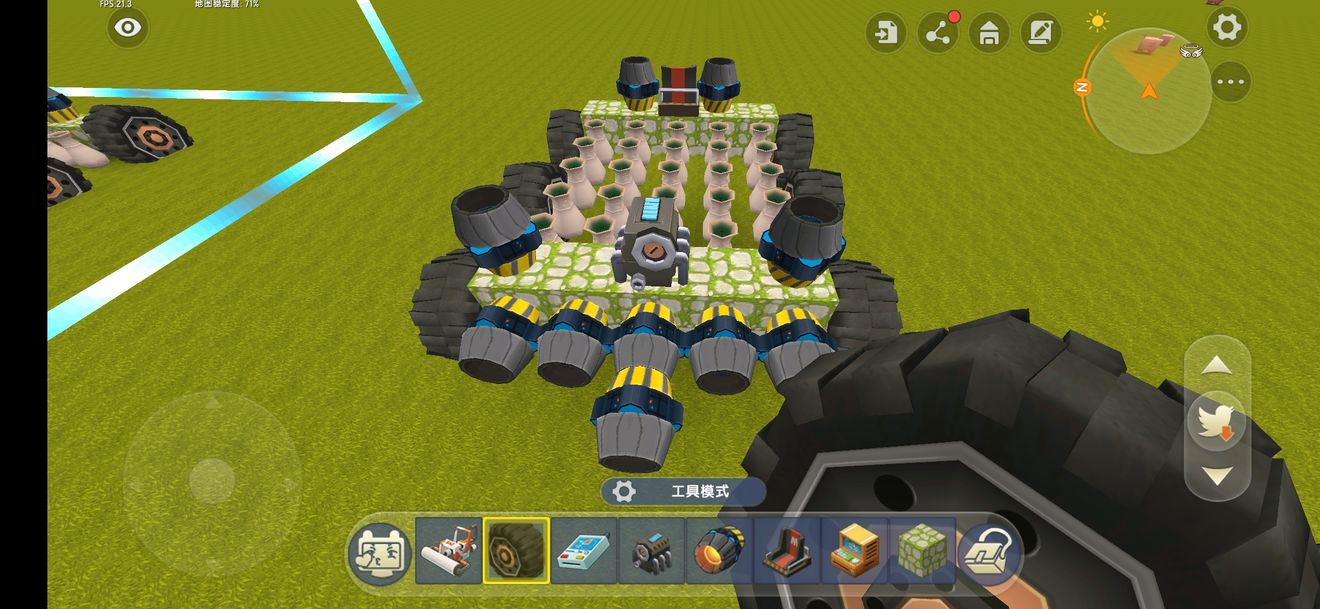Image resolution: width=1320 pixels, height=609 pixels.
Task: Tap the fly-down arrow
Action: [1216, 476]
